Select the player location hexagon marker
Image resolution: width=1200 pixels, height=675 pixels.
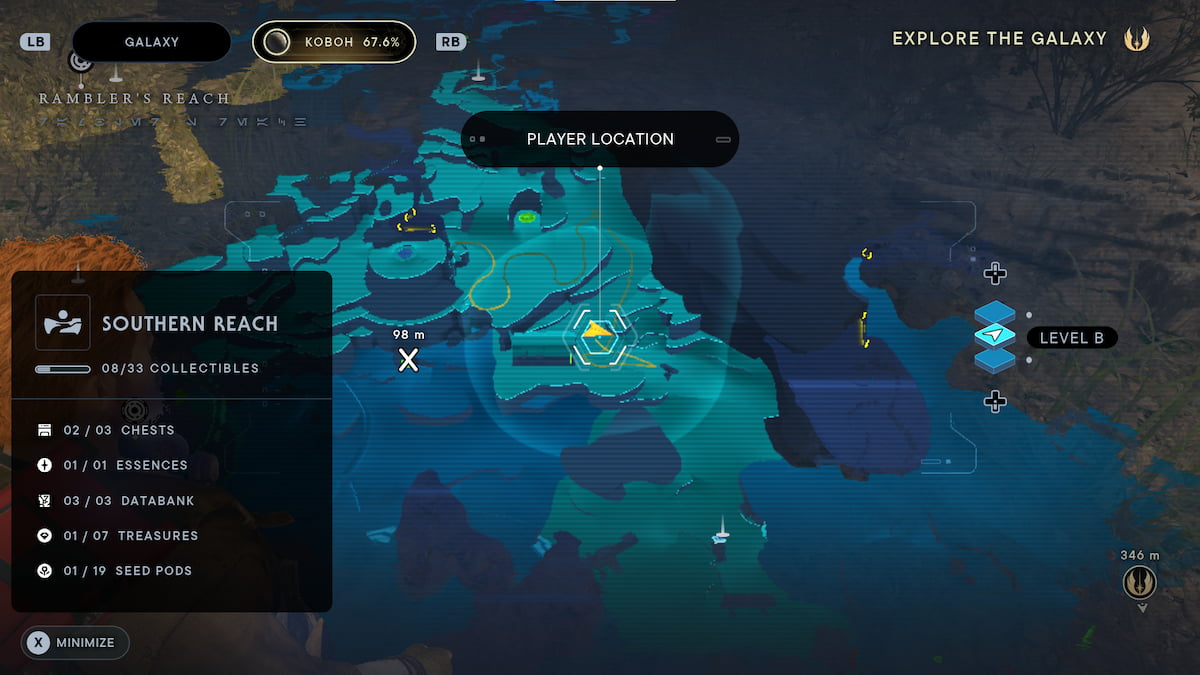click(598, 337)
